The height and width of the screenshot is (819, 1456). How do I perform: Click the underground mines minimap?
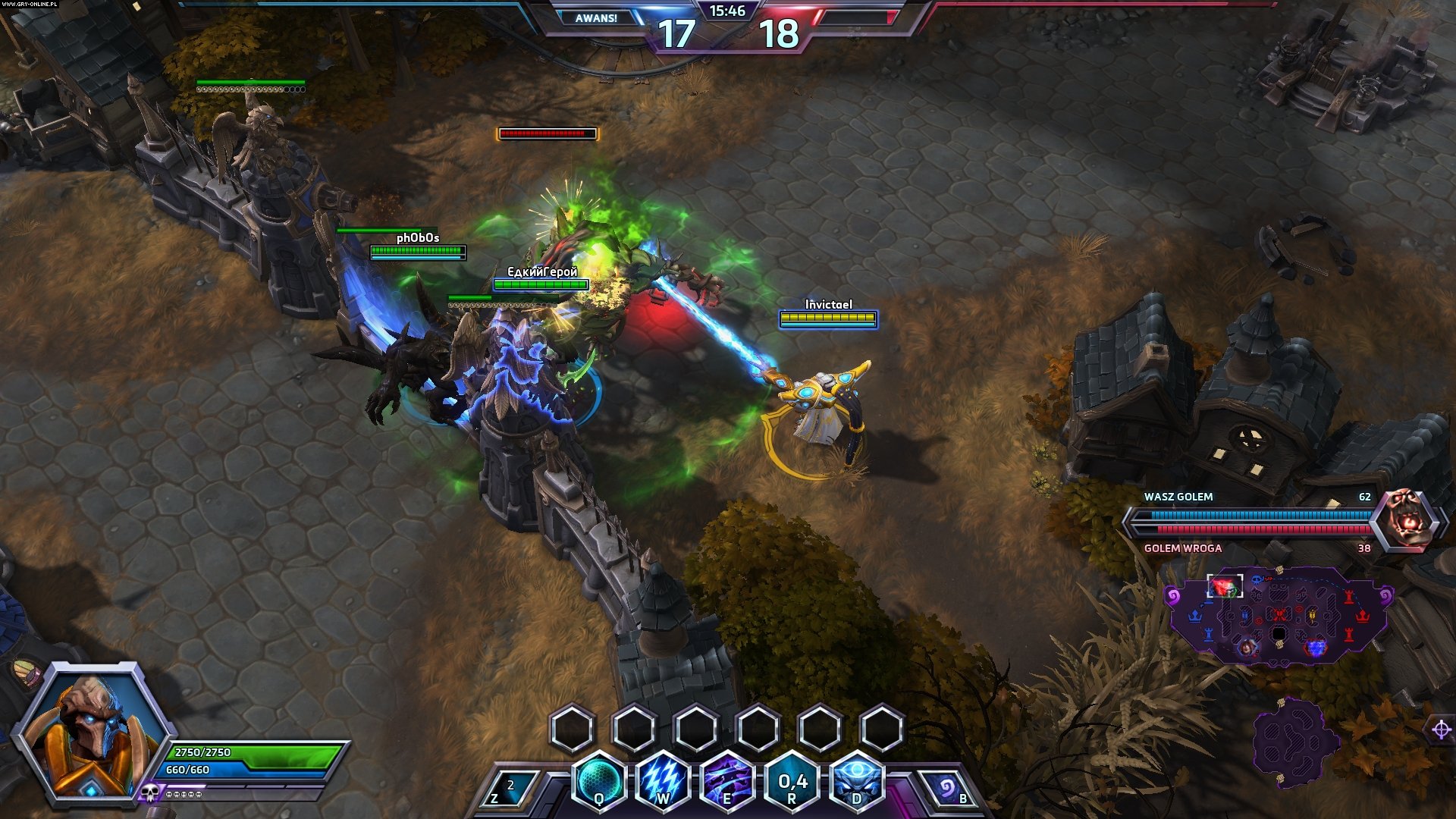pyautogui.click(x=1294, y=739)
